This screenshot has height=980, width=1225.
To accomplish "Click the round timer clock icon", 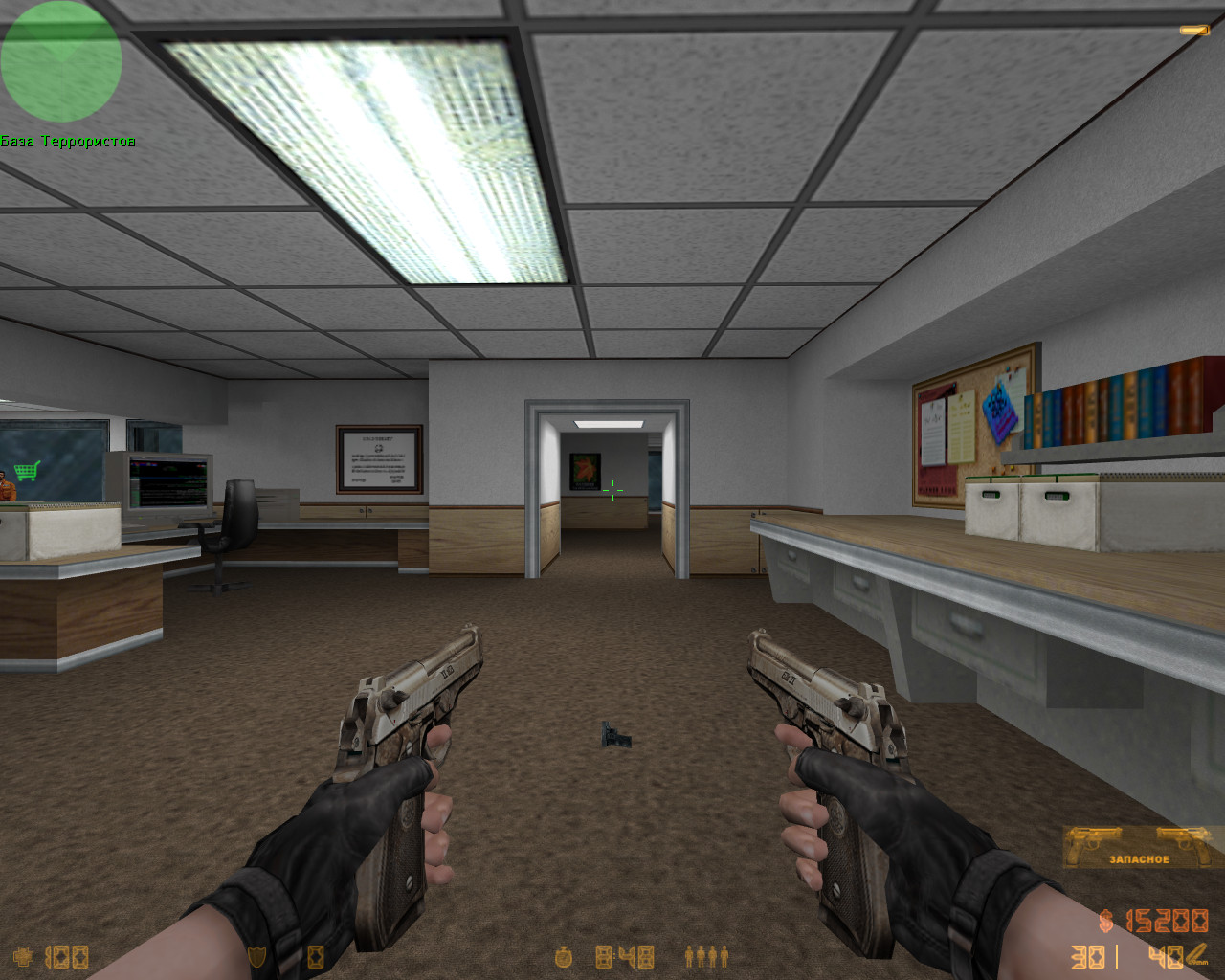I will pyautogui.click(x=563, y=957).
